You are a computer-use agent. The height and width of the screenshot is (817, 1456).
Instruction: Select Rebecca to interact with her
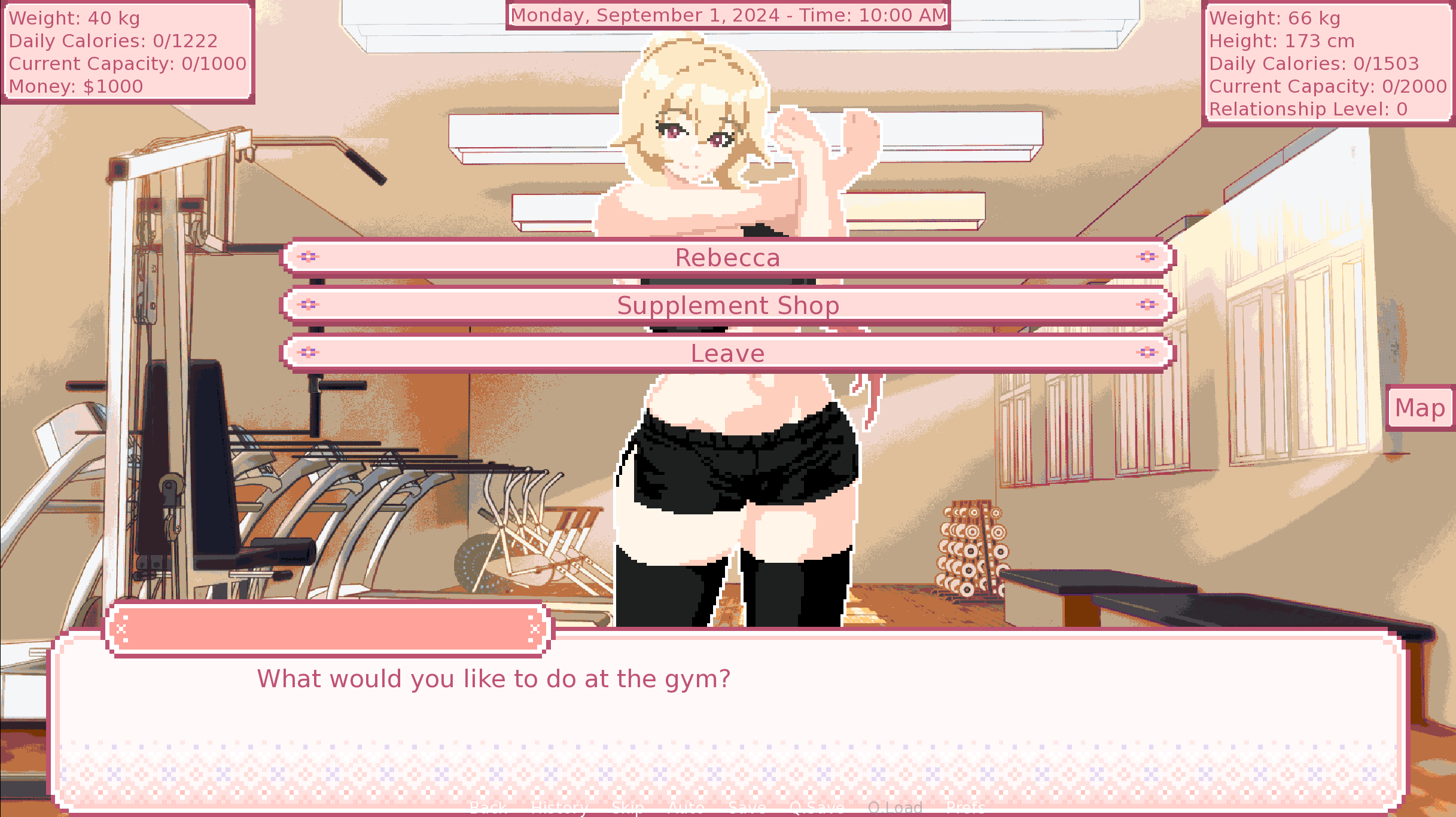click(727, 257)
